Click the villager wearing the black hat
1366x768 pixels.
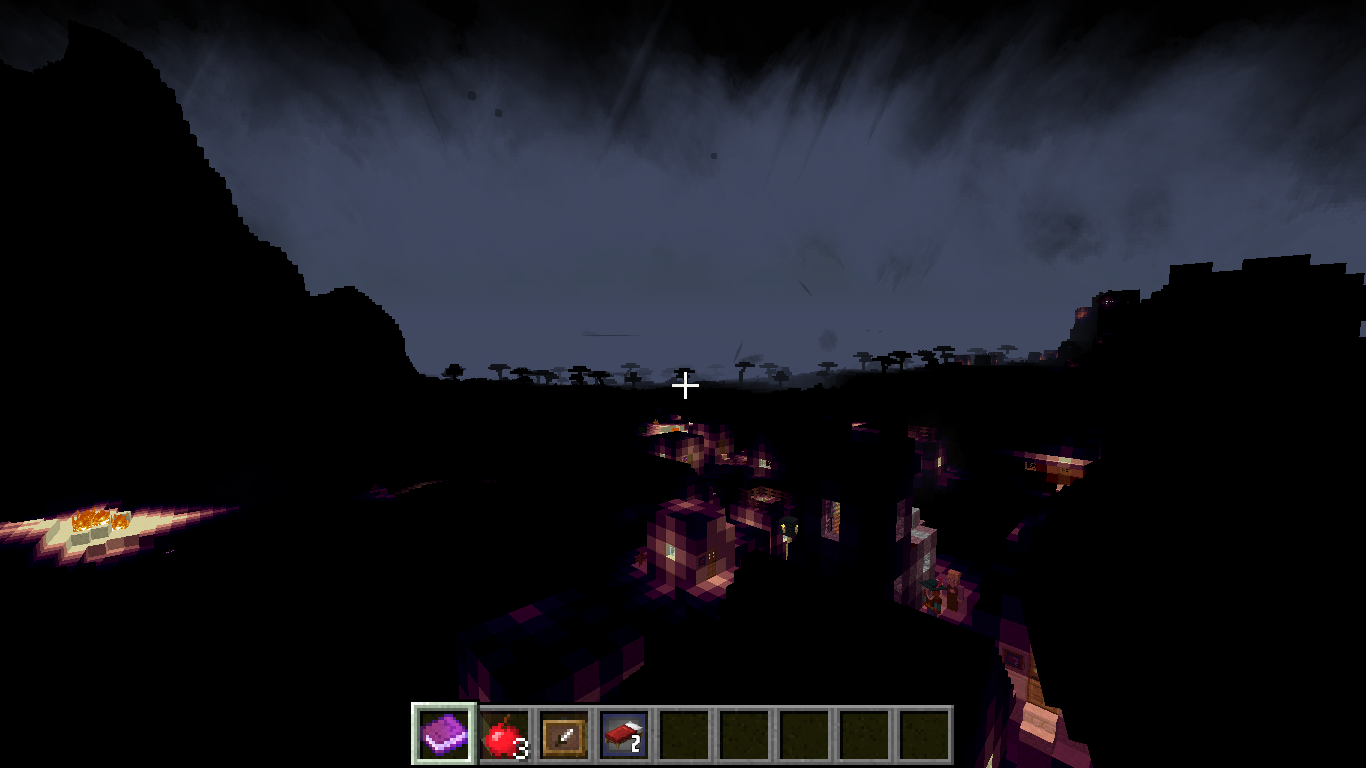pos(933,590)
